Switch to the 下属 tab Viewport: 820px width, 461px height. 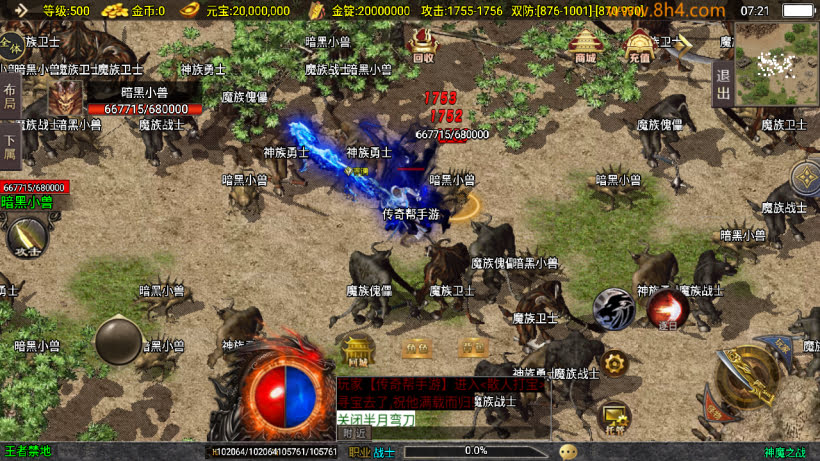pos(10,147)
